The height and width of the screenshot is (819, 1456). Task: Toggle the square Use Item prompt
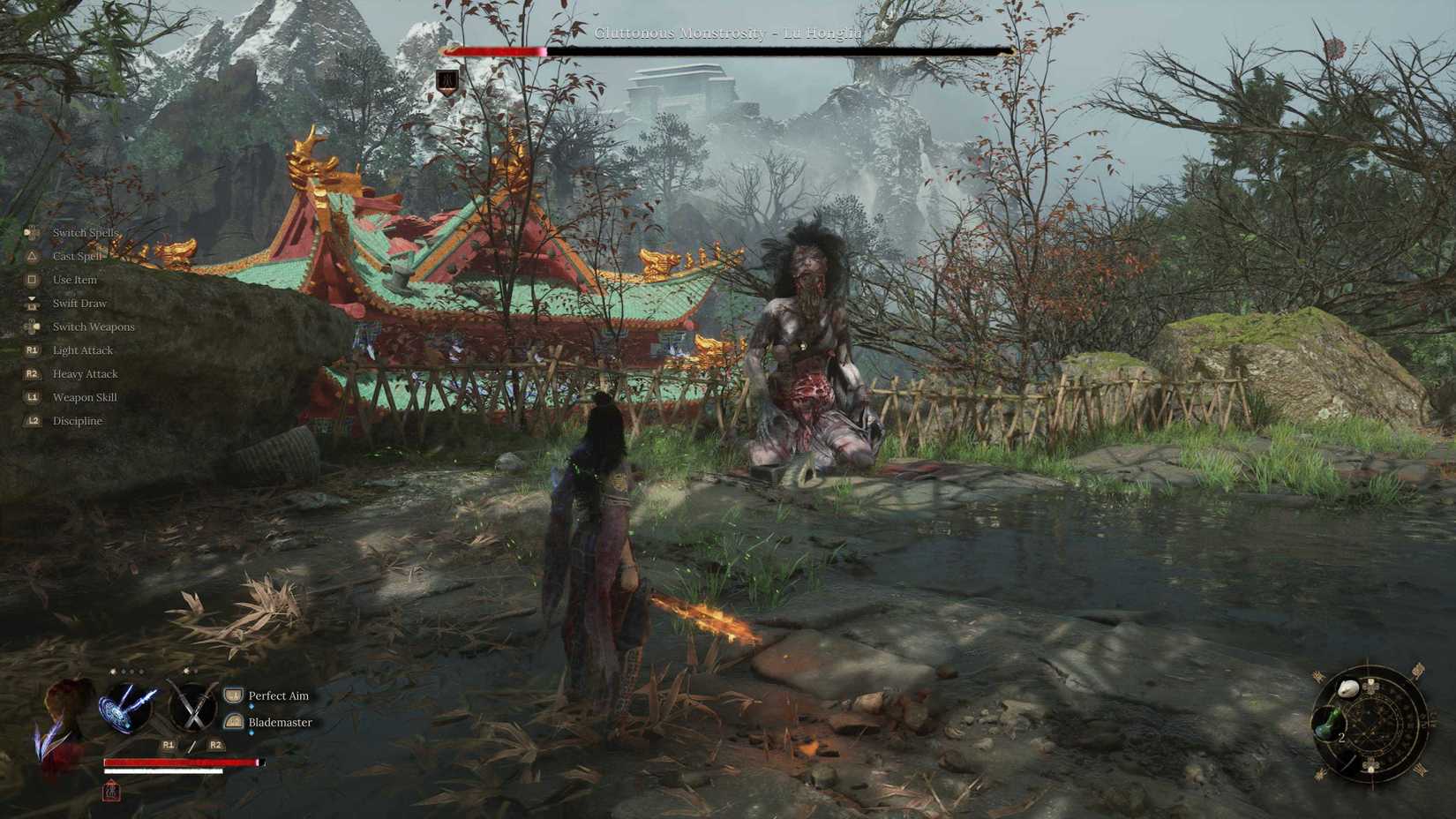coord(32,280)
